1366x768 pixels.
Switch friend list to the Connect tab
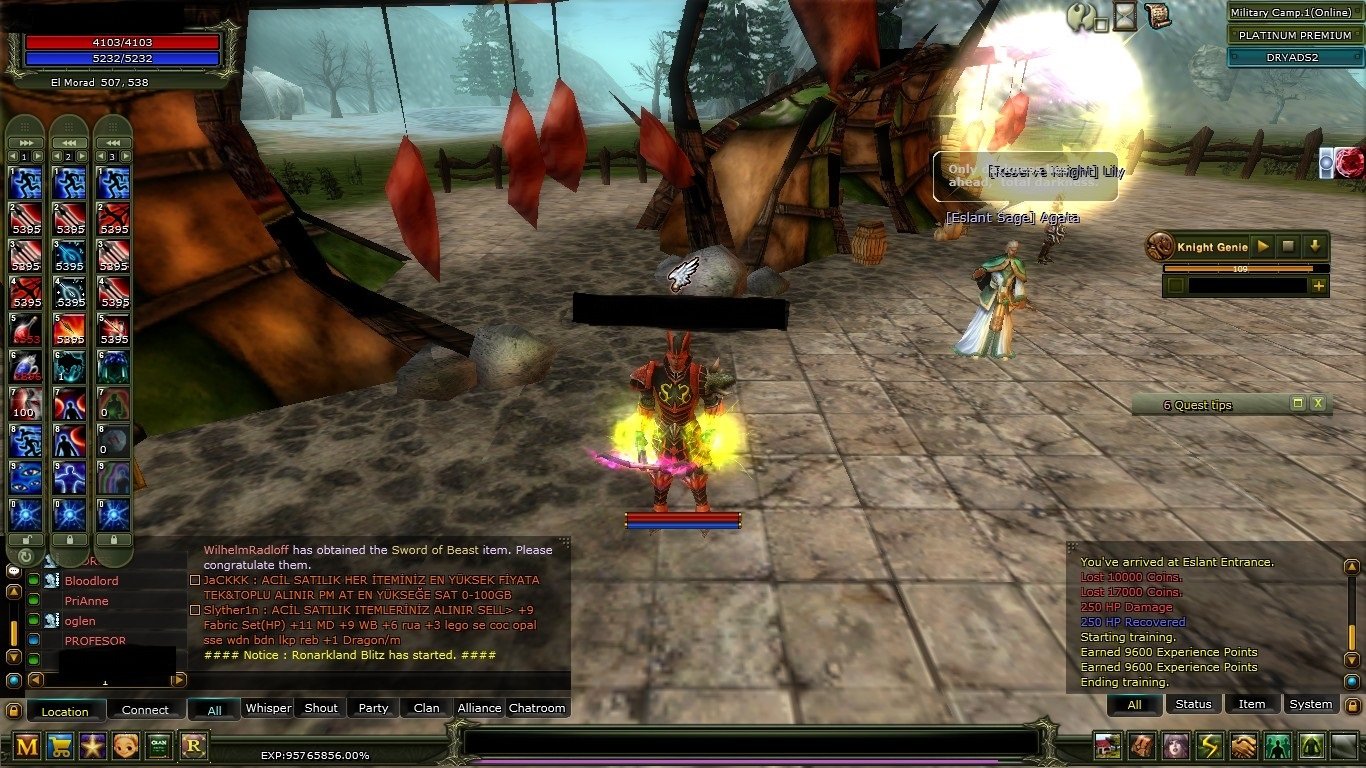tap(145, 710)
